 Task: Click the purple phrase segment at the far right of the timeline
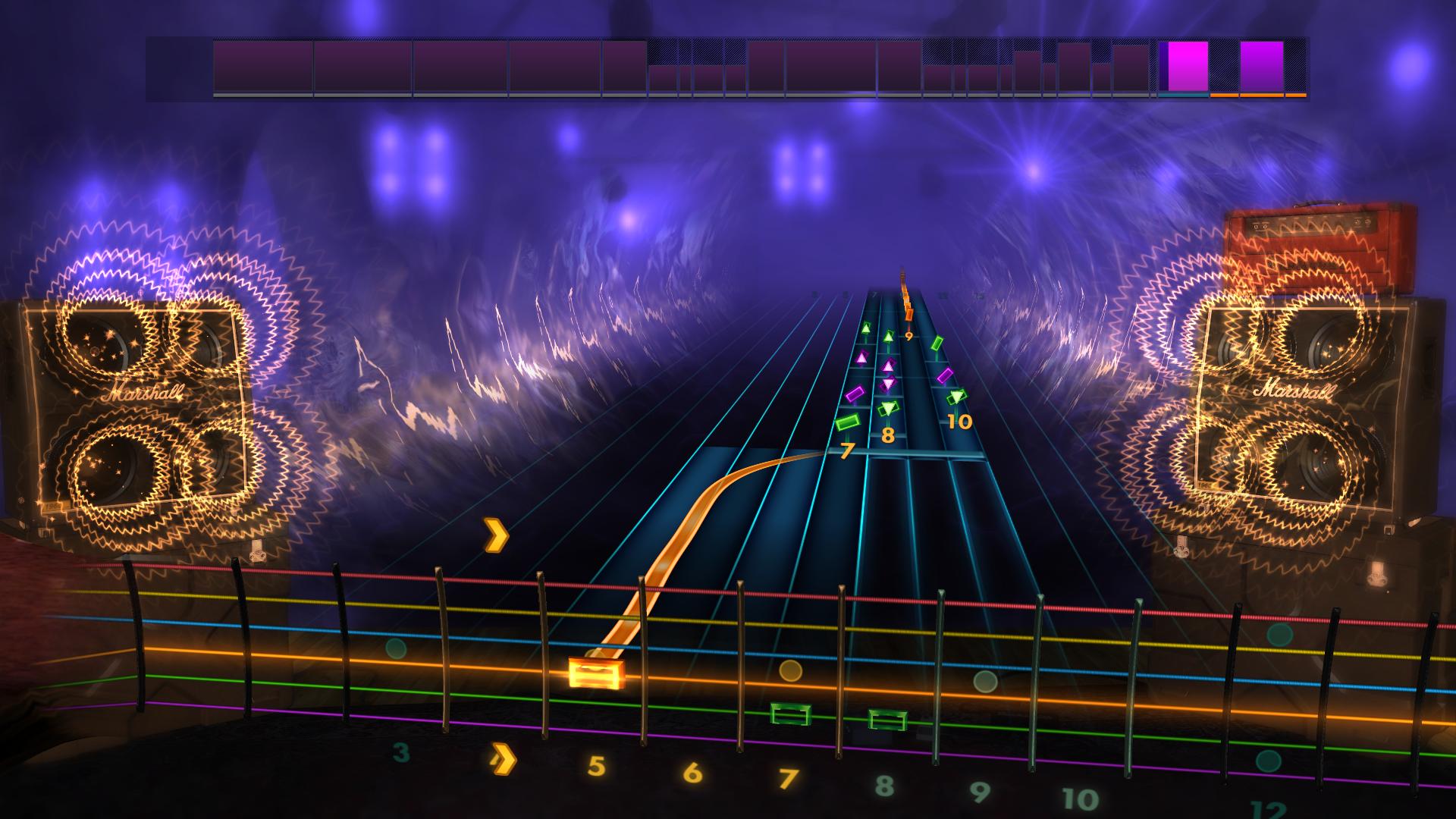point(1263,68)
